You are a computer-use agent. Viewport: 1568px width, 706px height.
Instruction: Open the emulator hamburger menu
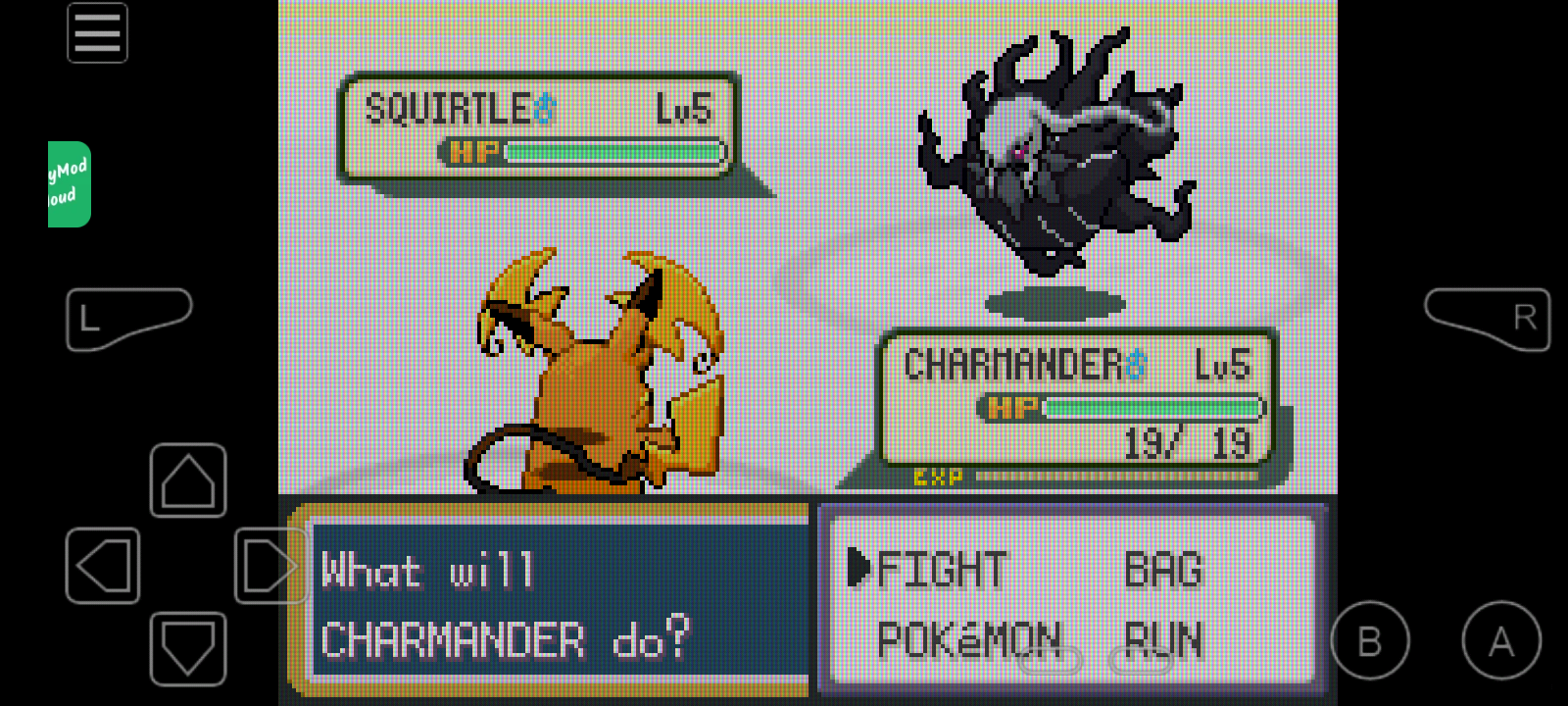(96, 32)
